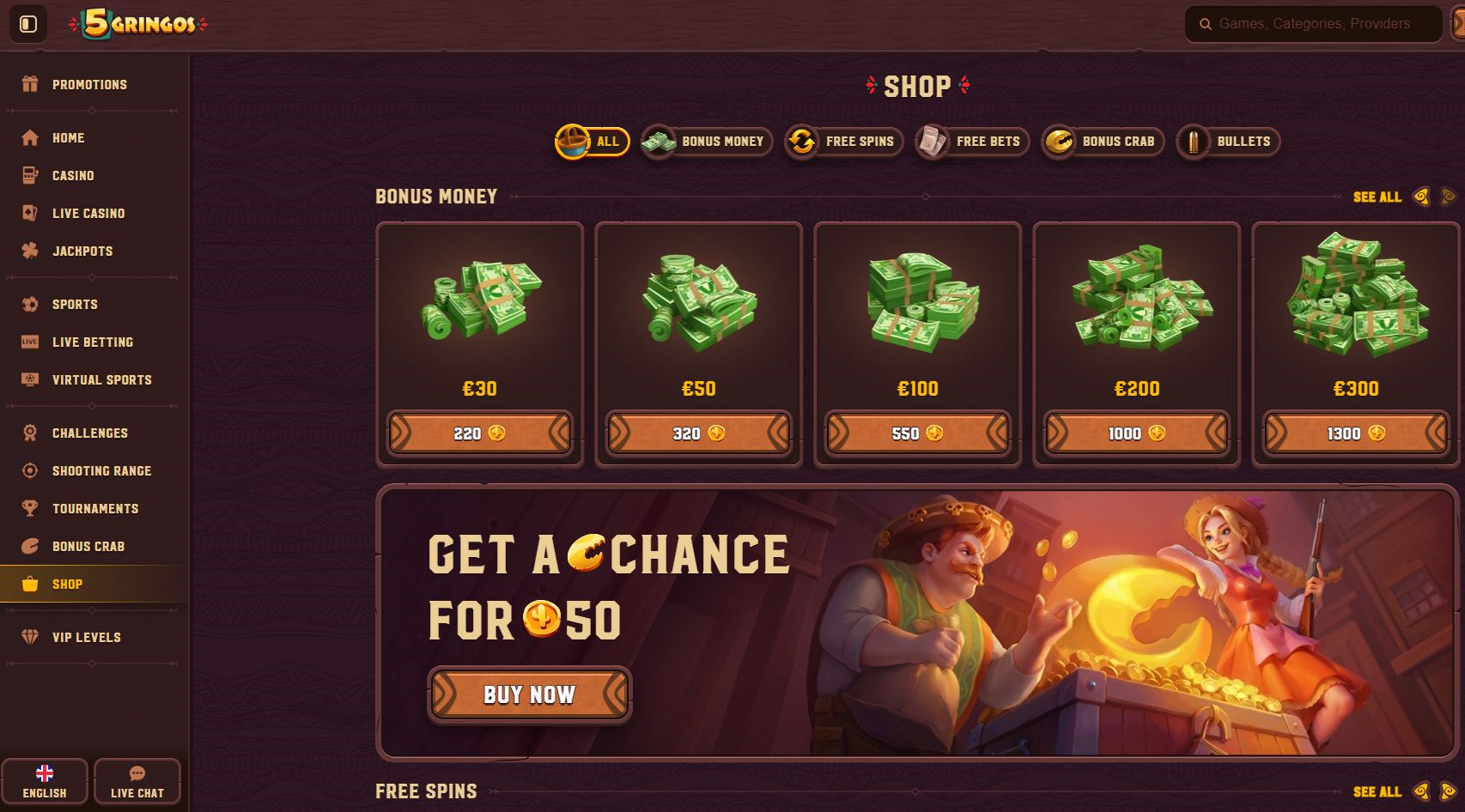Image resolution: width=1465 pixels, height=812 pixels.
Task: Click the games search field
Action: point(1314,24)
